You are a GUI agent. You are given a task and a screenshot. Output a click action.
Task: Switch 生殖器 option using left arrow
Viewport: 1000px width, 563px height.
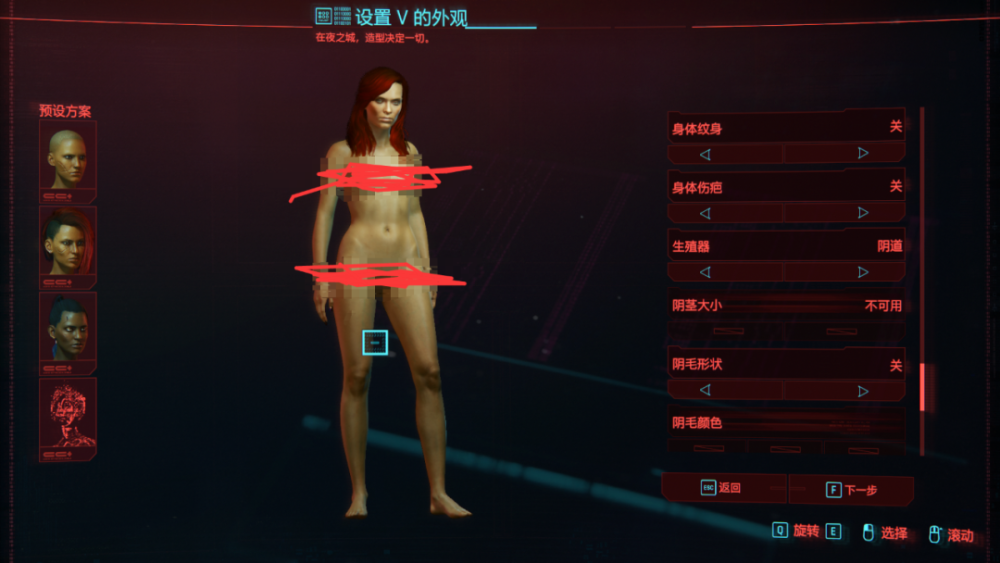click(x=705, y=272)
